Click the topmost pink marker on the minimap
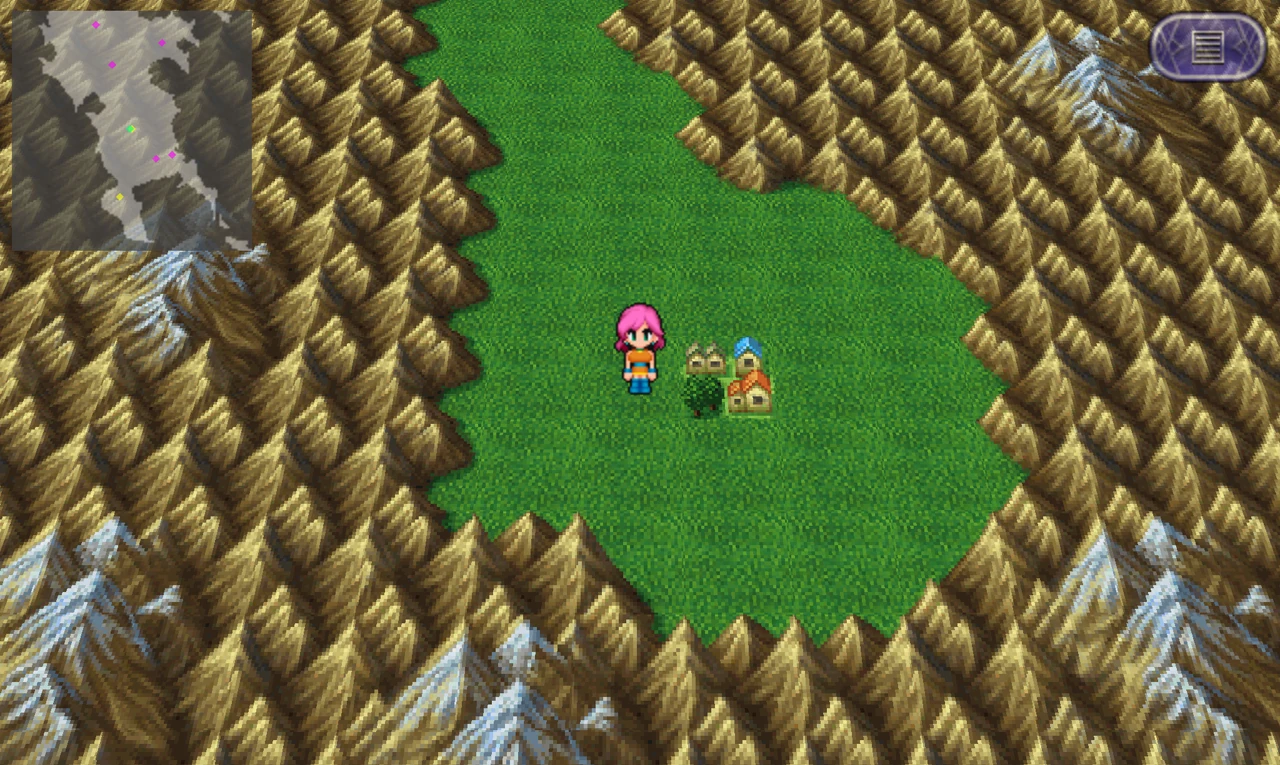Image resolution: width=1280 pixels, height=765 pixels. pos(95,24)
